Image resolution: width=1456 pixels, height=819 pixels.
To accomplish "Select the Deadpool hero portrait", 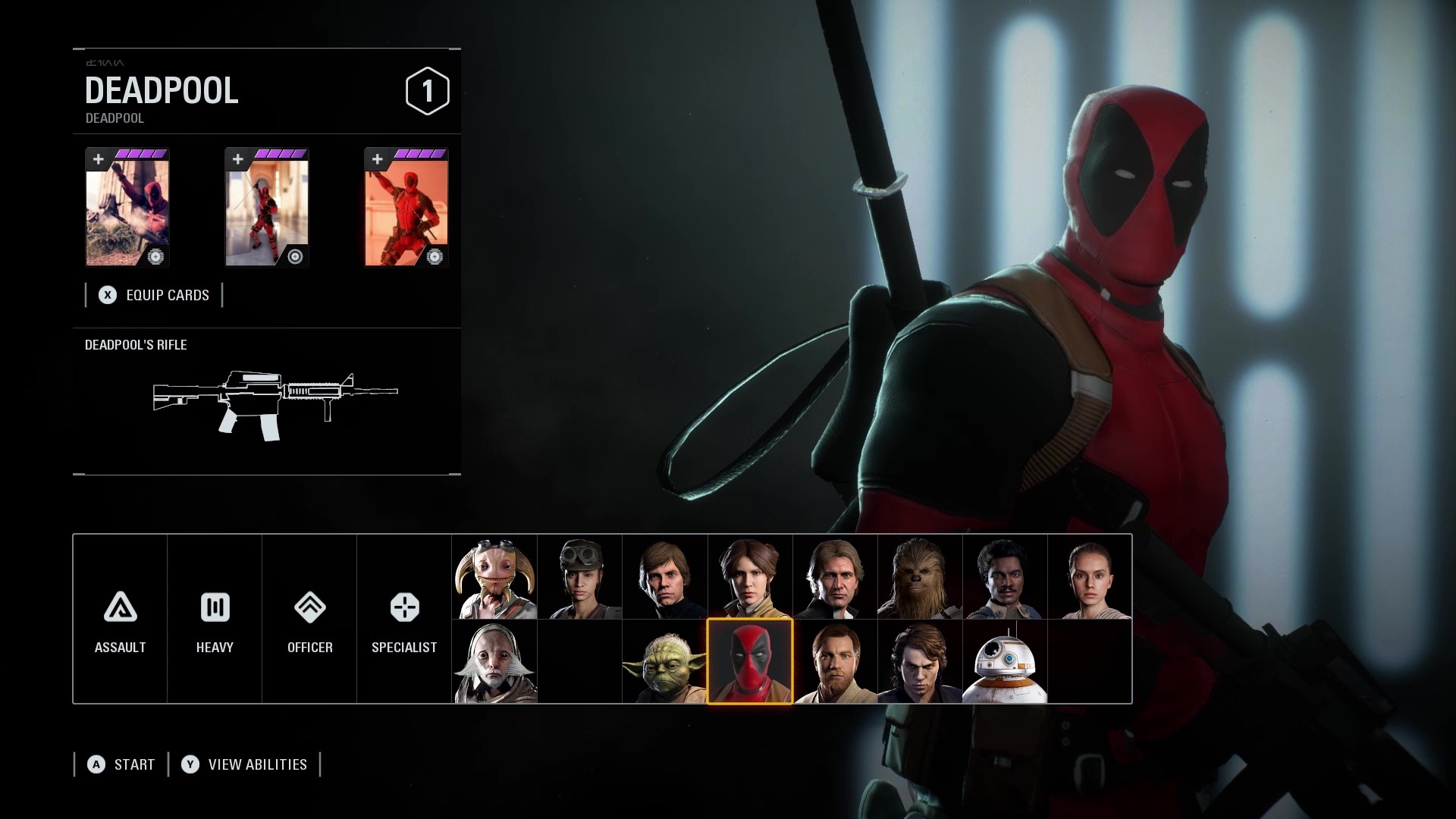I will point(749,661).
